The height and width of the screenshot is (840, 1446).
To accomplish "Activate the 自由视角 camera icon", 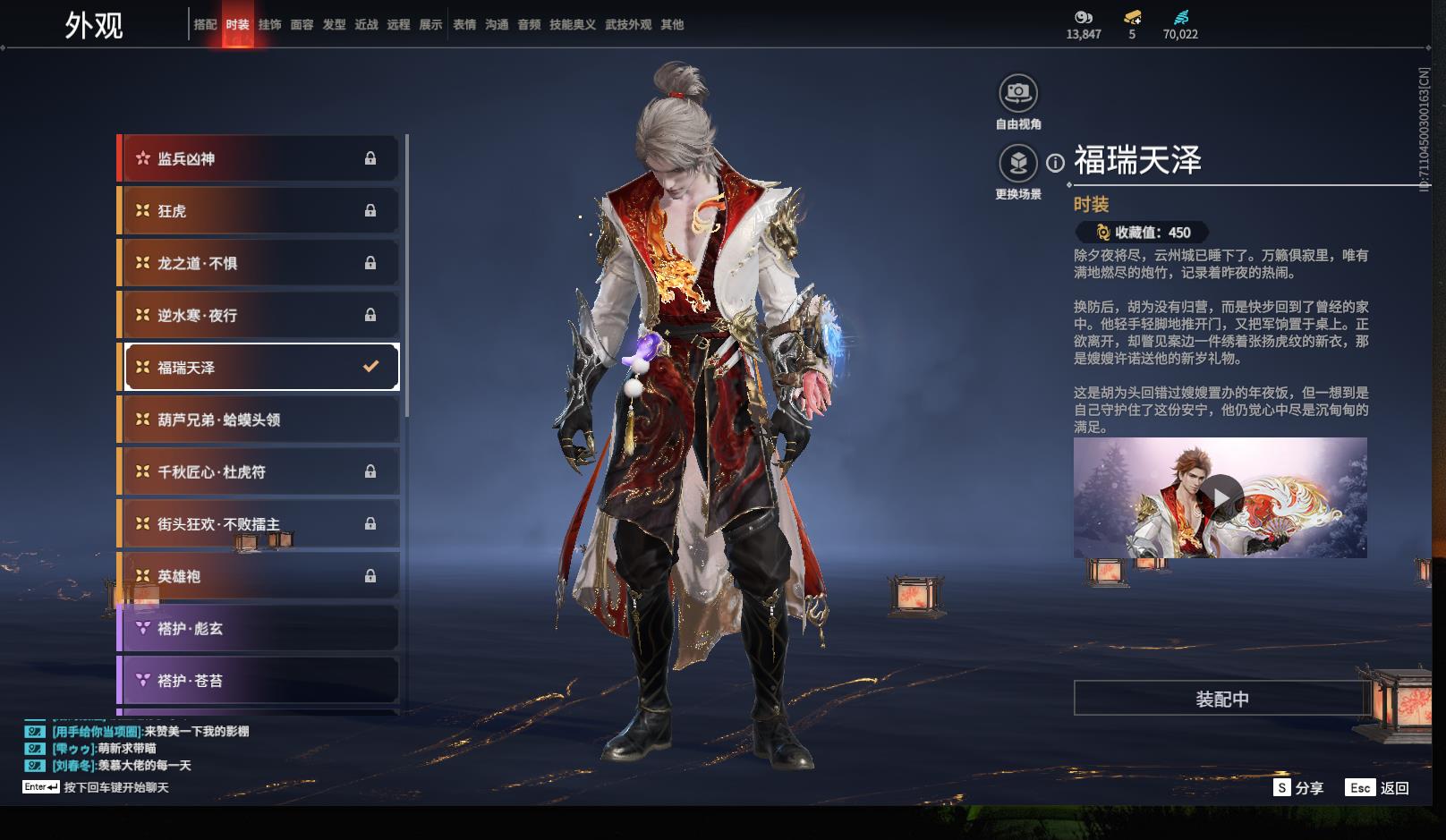I will coord(1018,92).
